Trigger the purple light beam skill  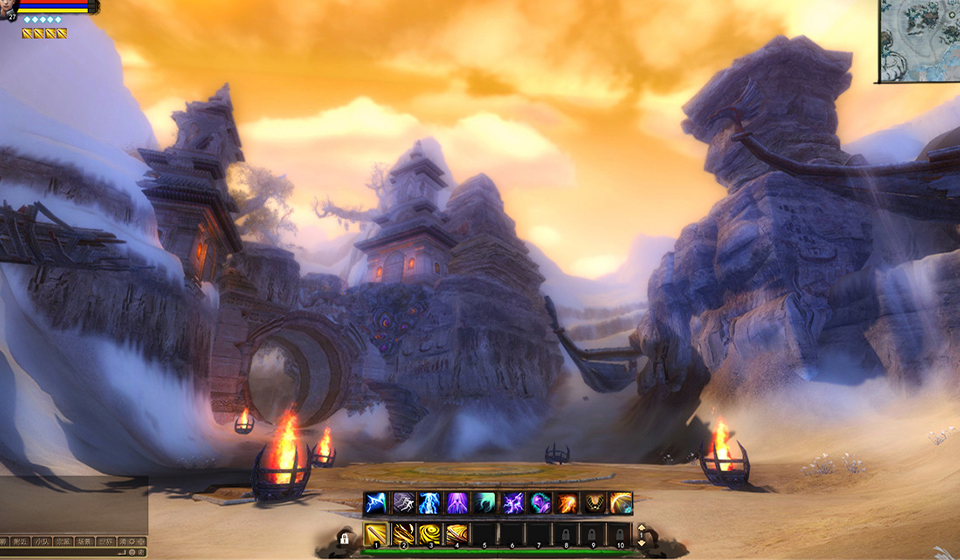[x=457, y=503]
